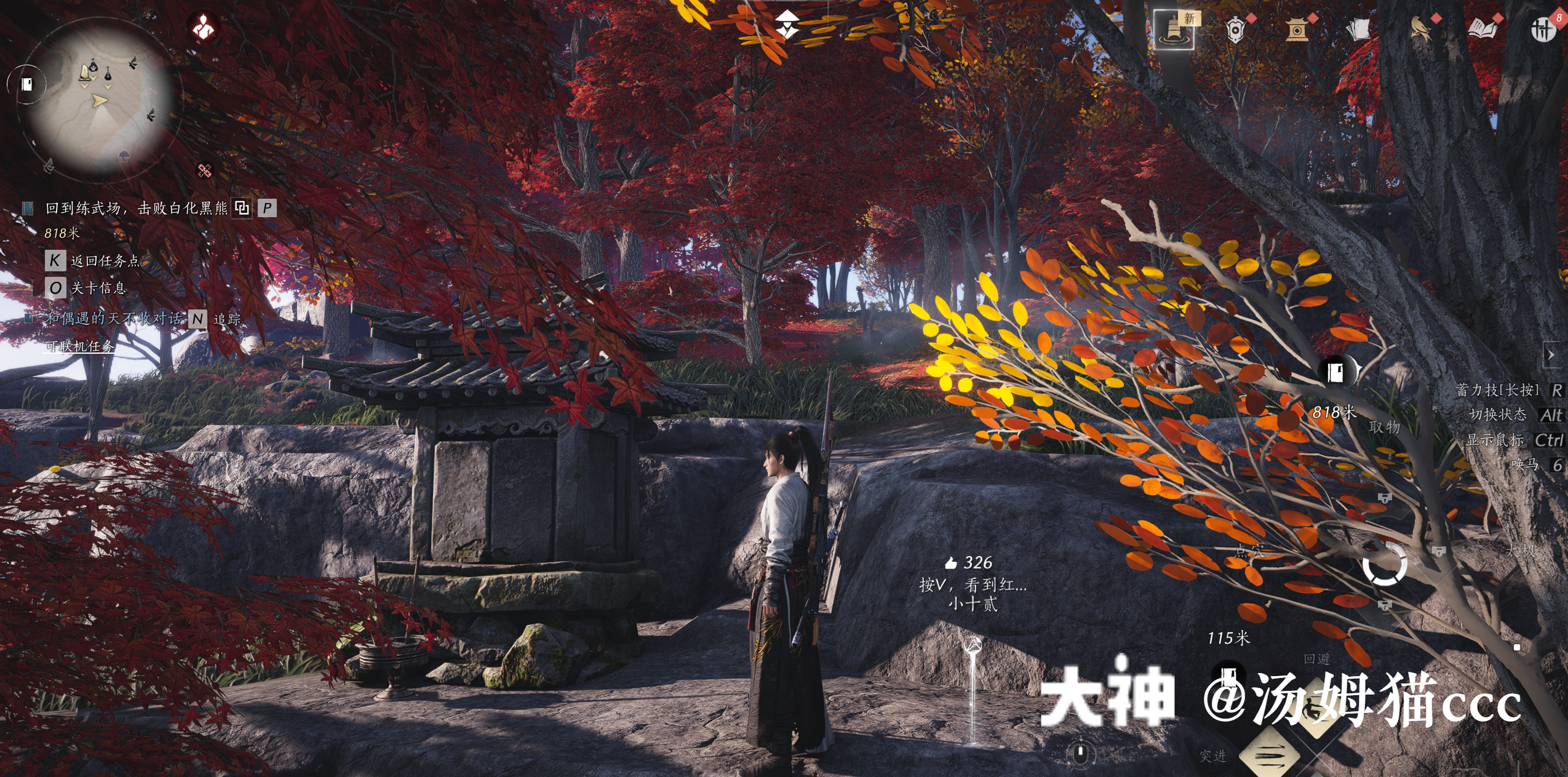
Task: Select the red character icon near minimap
Action: coord(203,27)
